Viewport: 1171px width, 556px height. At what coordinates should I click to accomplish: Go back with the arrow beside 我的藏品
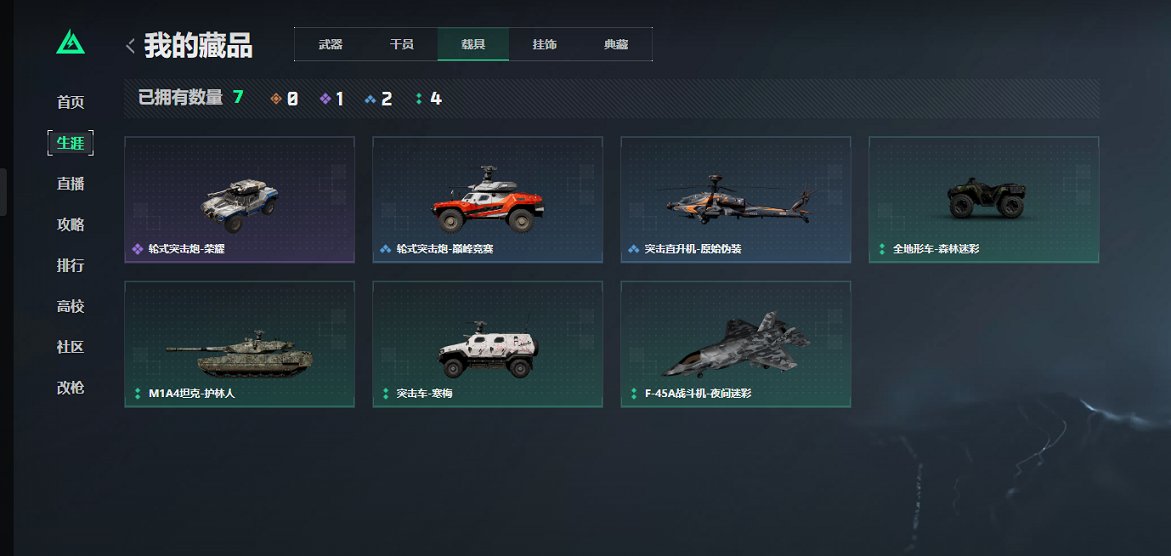pos(130,45)
